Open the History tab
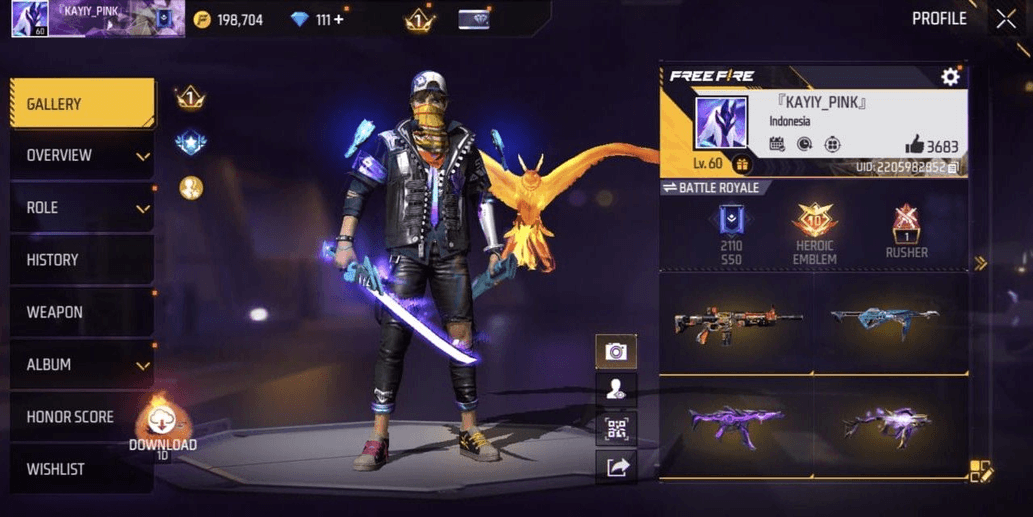The height and width of the screenshot is (517, 1033). 82,260
